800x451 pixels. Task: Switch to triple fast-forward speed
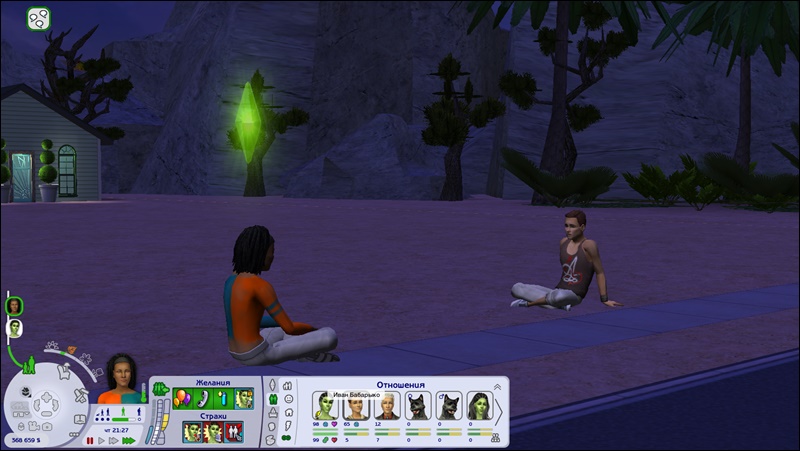click(128, 440)
